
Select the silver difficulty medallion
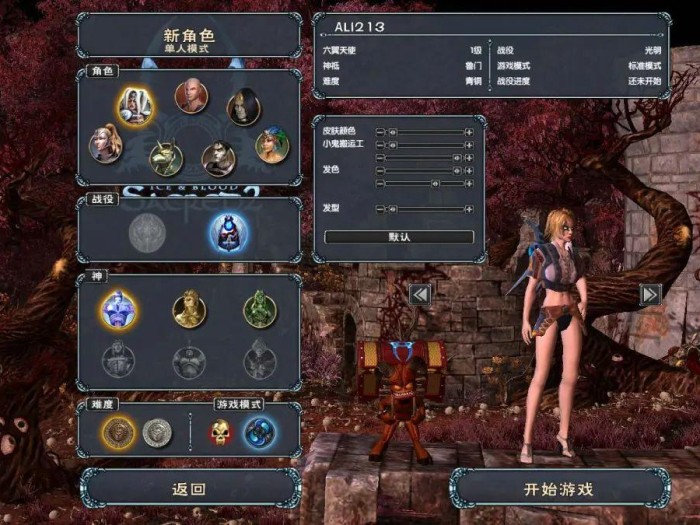click(x=157, y=433)
